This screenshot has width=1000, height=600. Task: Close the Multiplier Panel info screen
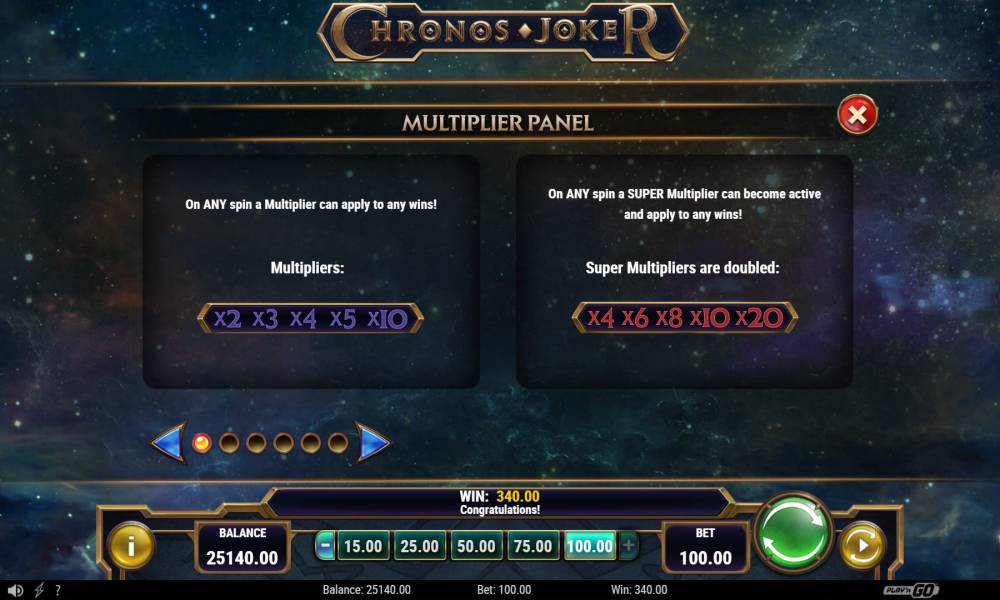pos(857,116)
